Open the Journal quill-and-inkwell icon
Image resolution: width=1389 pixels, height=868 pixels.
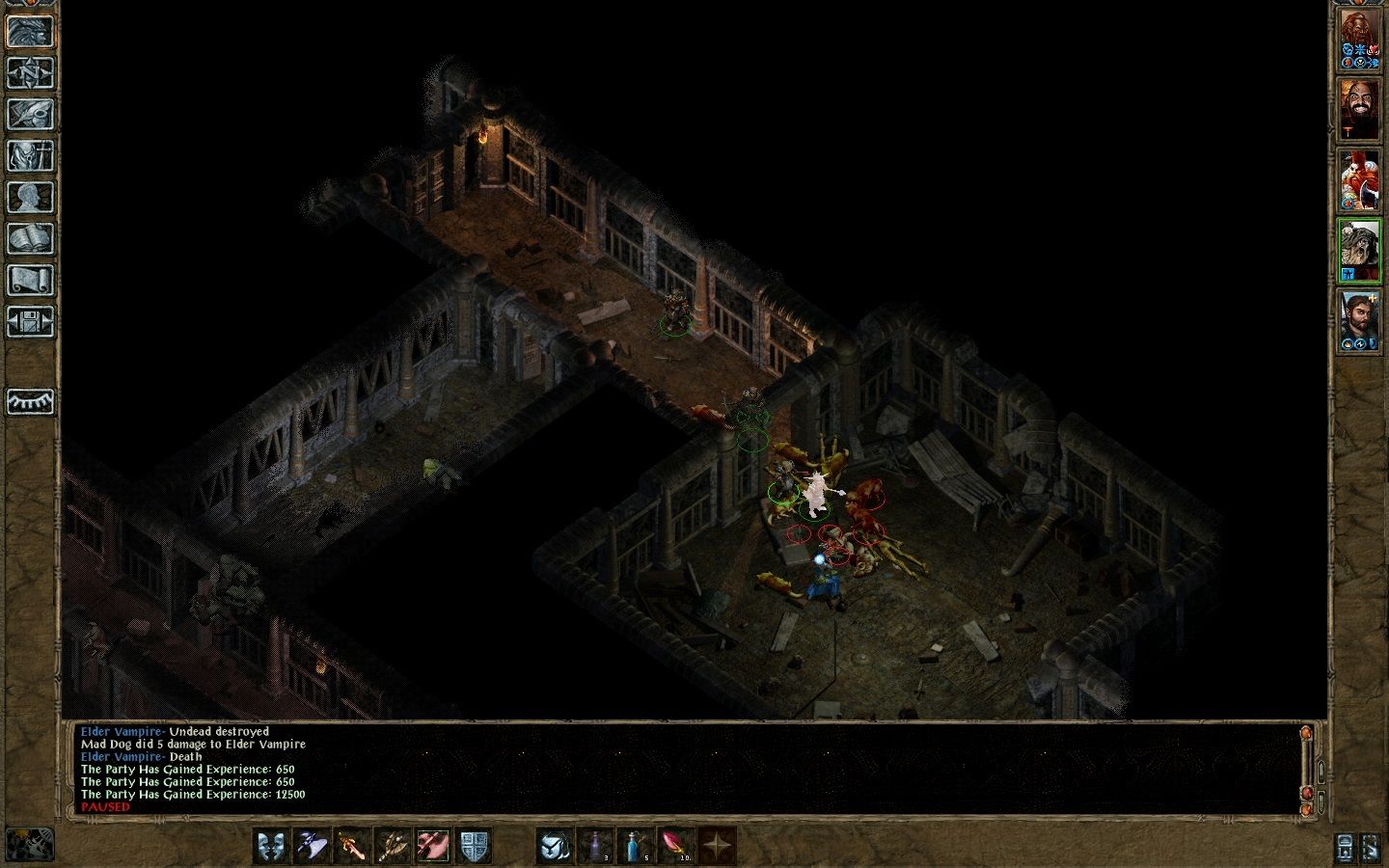coord(31,114)
